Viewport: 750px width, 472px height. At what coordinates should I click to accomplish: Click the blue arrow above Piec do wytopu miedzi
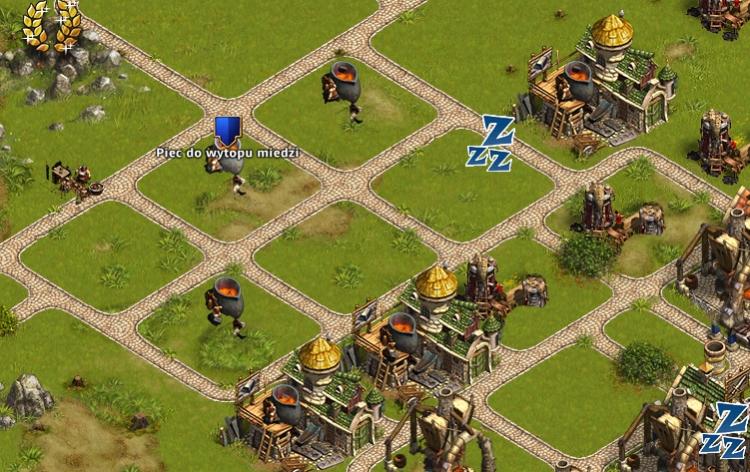[227, 130]
